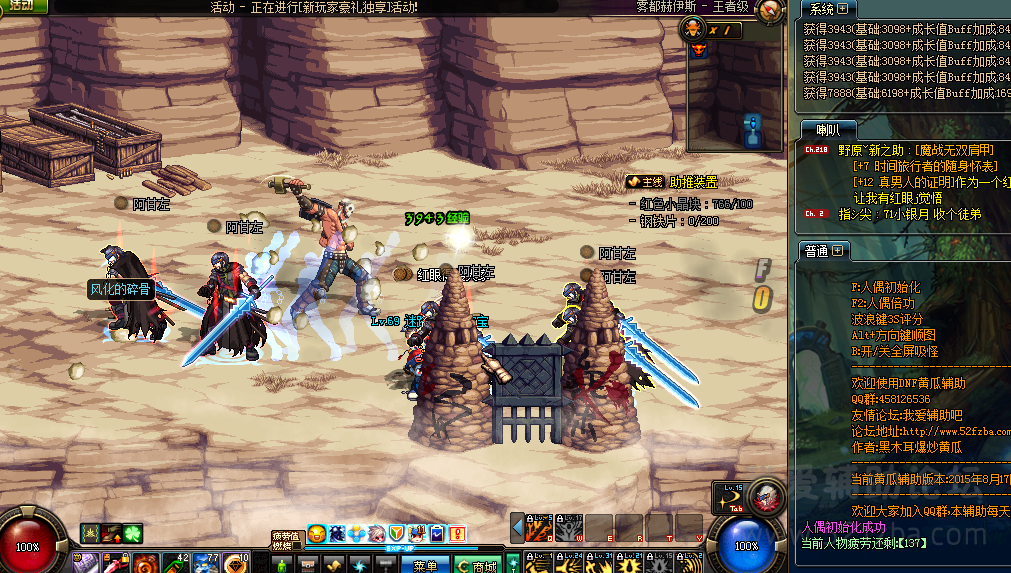Select the 喇叭 megaphone tab

pos(829,130)
